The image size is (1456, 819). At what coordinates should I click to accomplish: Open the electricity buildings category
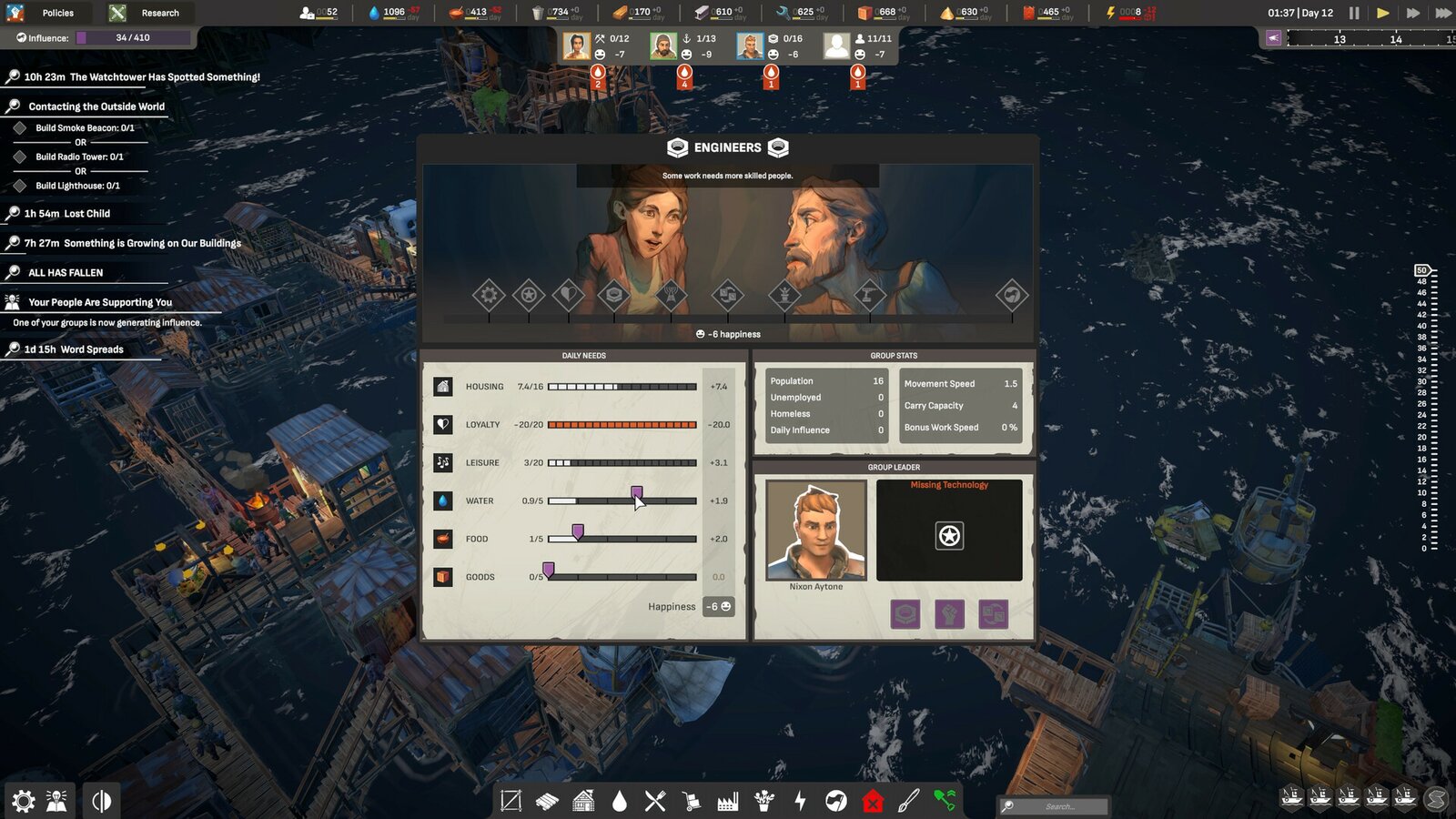pyautogui.click(x=800, y=802)
